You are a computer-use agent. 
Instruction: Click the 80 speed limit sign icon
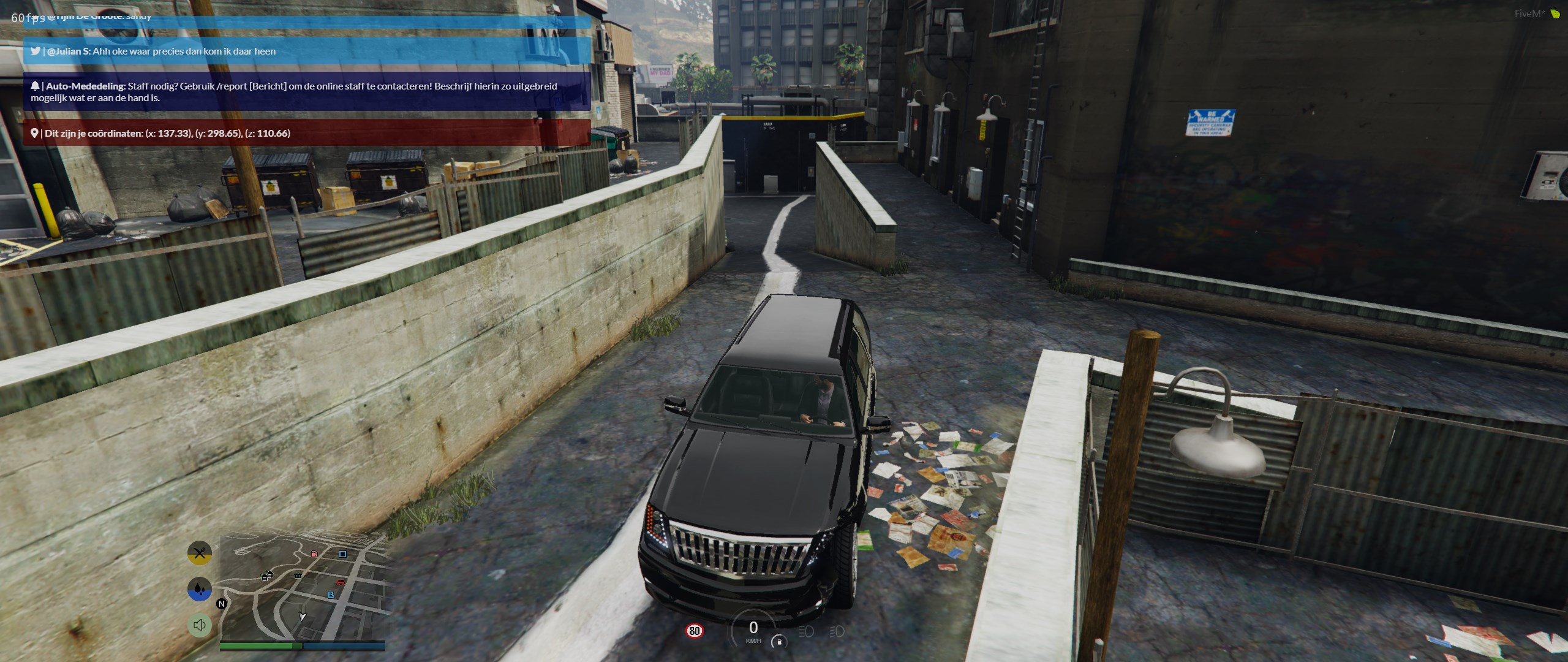coord(694,631)
